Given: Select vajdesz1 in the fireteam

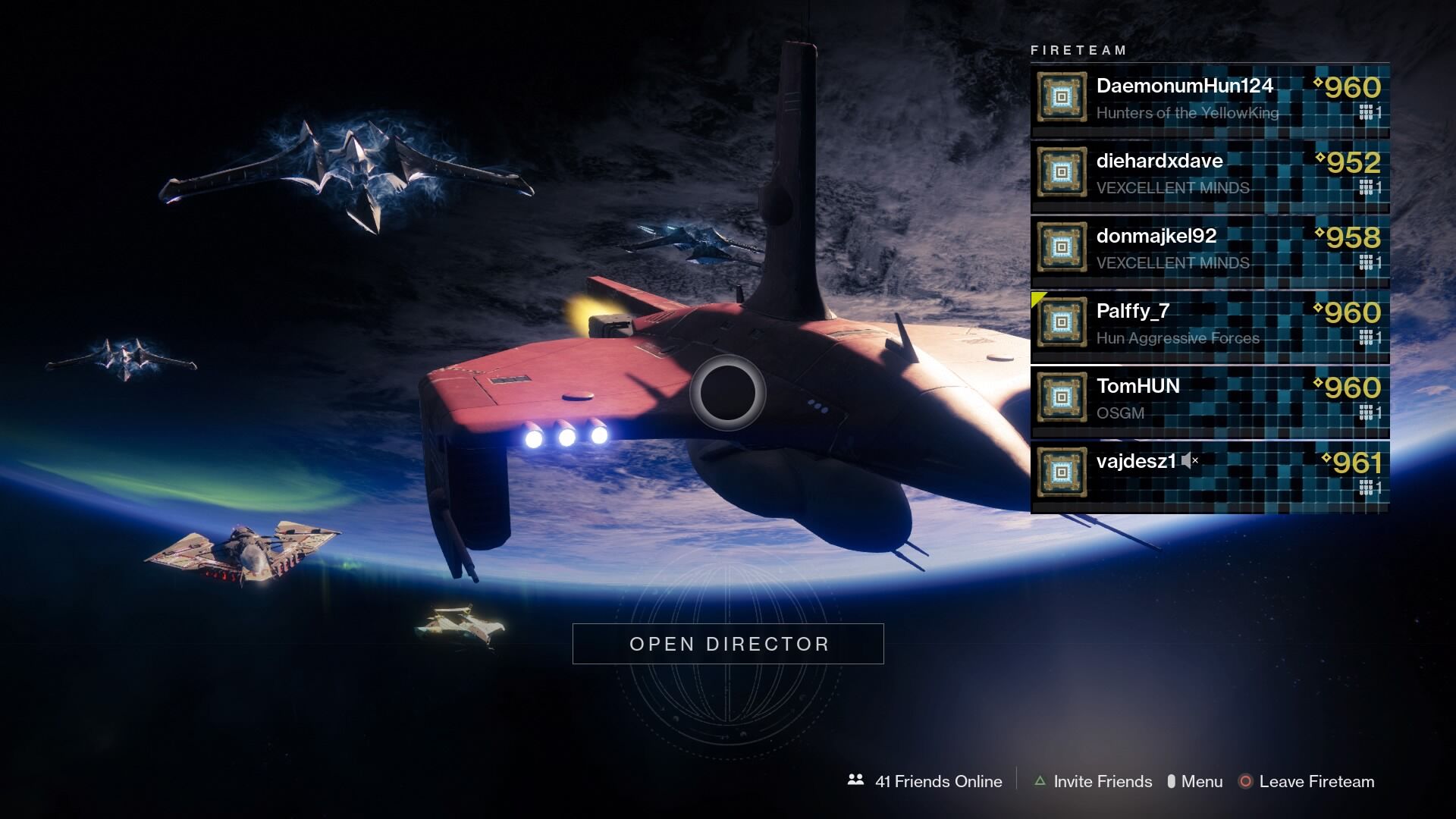Looking at the screenshot, I should pyautogui.click(x=1210, y=474).
